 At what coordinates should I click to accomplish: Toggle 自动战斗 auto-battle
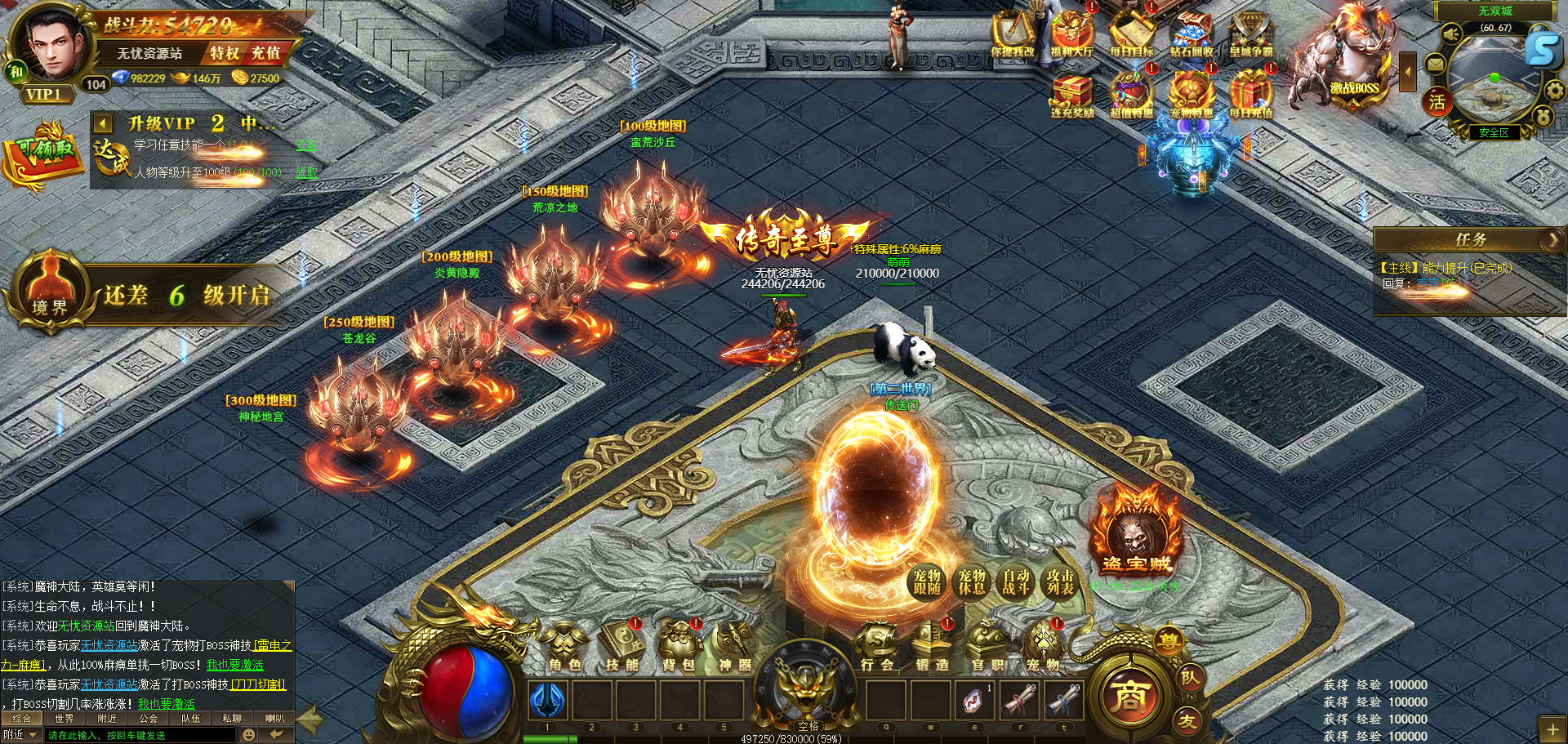1016,582
